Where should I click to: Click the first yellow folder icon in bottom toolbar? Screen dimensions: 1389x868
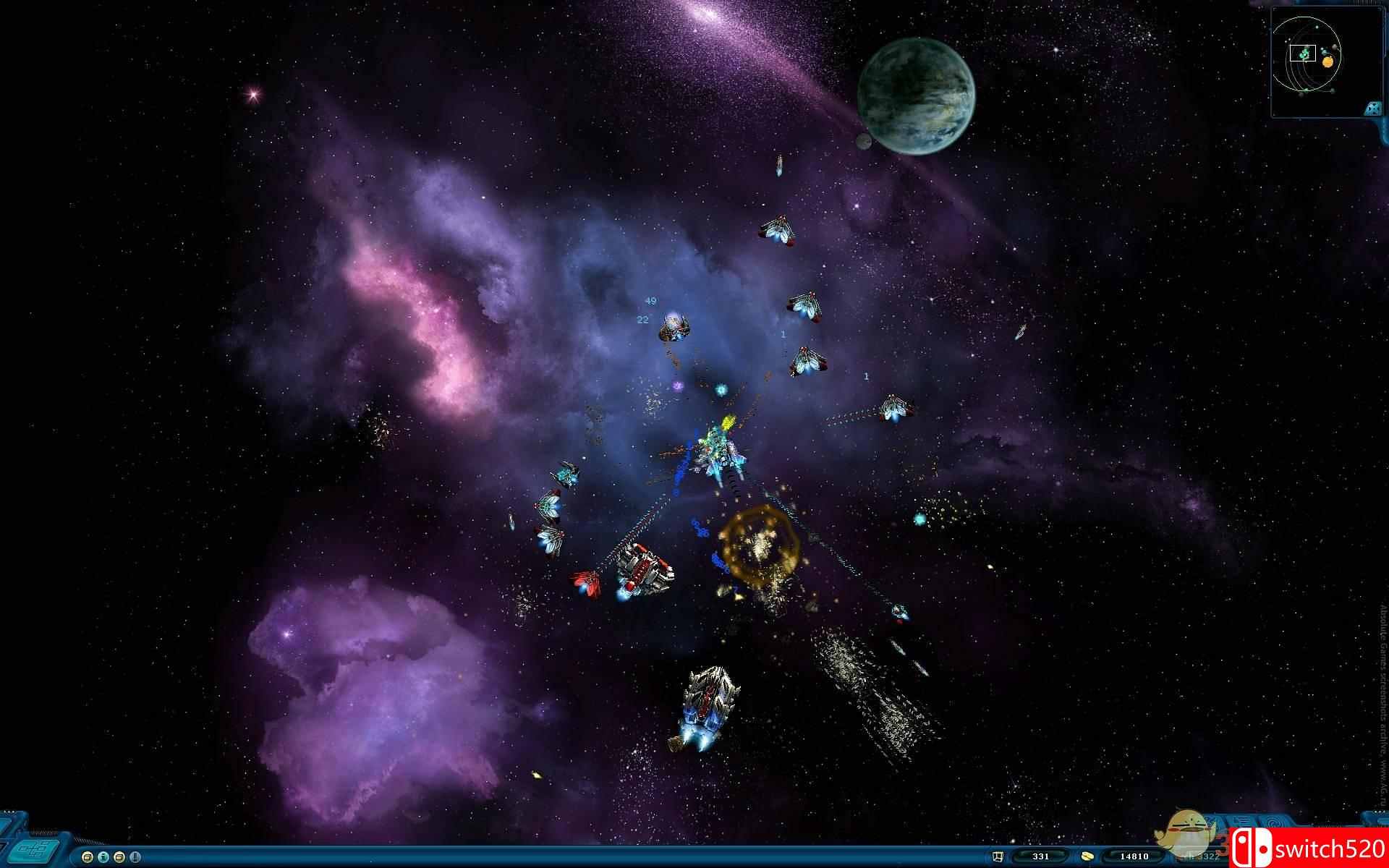pos(88,859)
